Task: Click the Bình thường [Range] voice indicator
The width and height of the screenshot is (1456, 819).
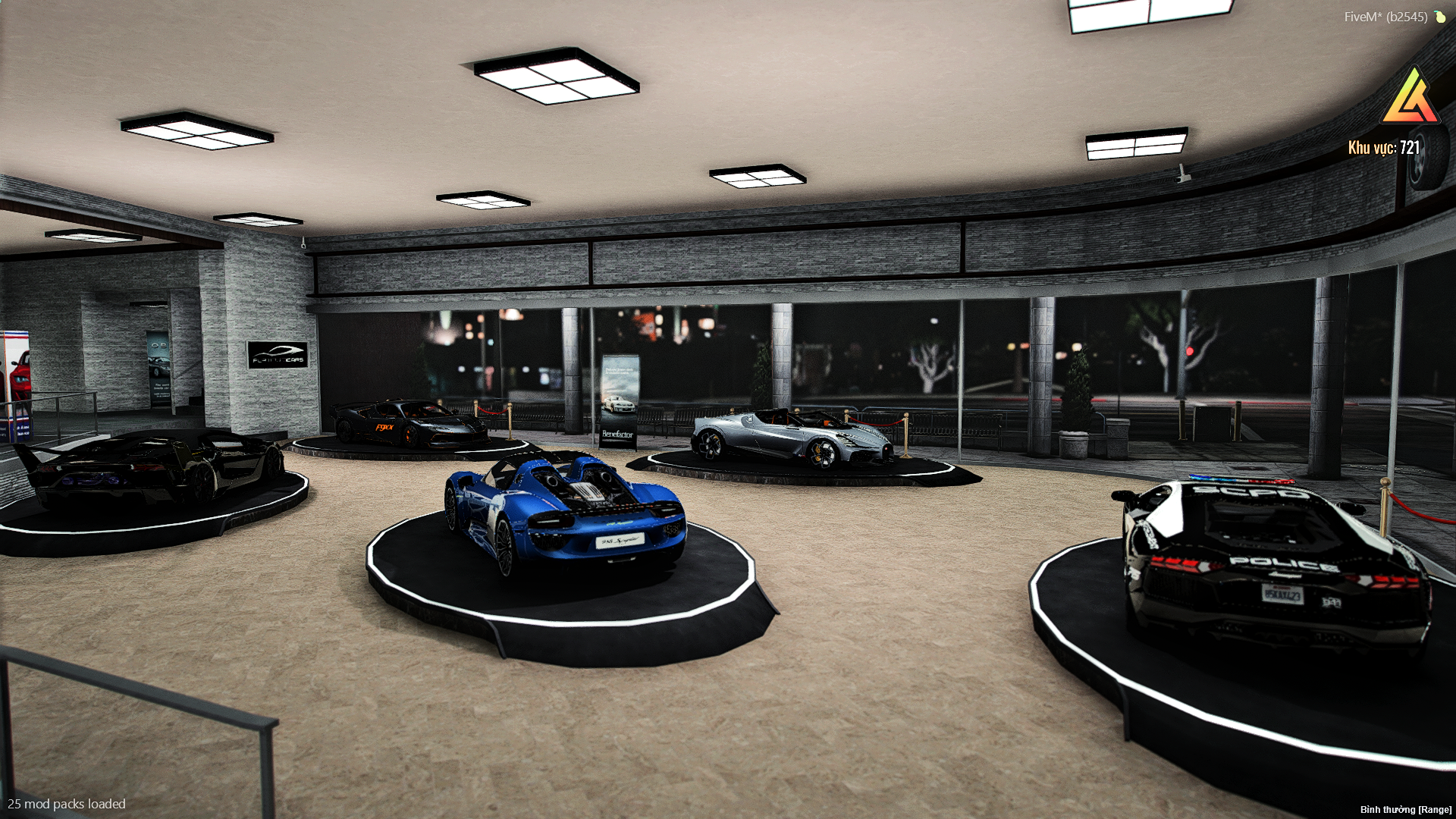Action: coord(1405,810)
